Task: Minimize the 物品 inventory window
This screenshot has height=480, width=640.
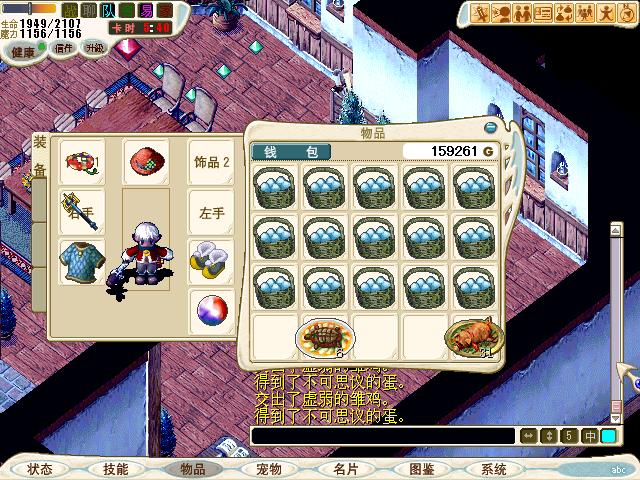Action: 490,128
